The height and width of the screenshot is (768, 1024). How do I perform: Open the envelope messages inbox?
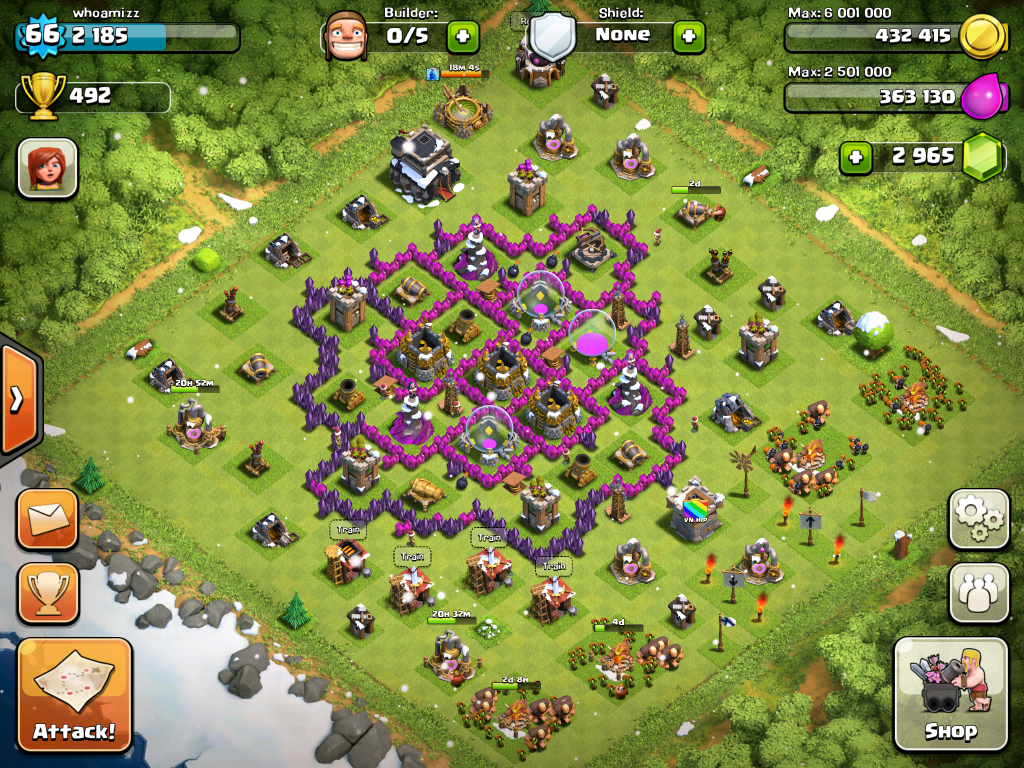47,519
